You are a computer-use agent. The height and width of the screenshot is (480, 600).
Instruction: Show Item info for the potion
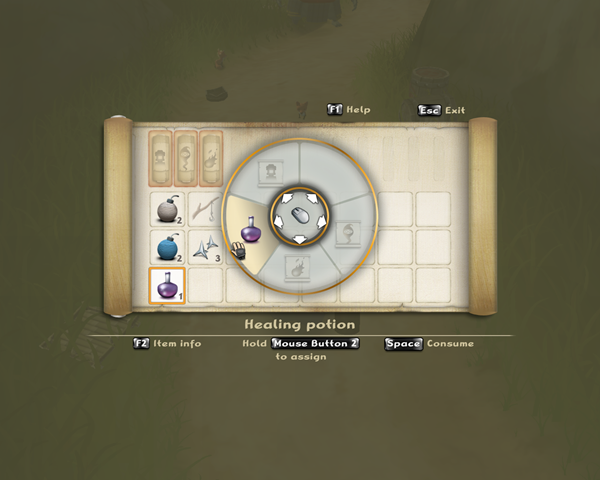point(167,343)
